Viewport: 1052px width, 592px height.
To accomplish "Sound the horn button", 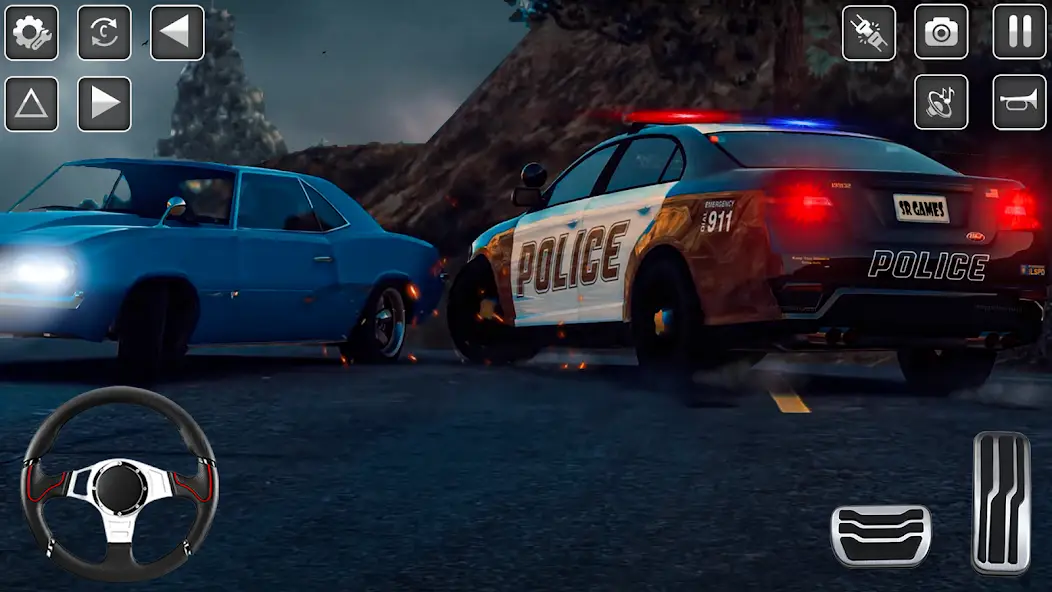I will click(1019, 102).
